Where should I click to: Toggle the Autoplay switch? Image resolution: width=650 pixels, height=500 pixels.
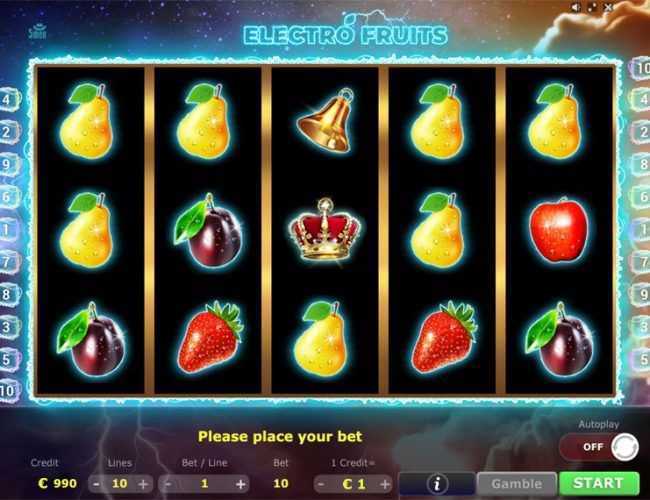[598, 447]
